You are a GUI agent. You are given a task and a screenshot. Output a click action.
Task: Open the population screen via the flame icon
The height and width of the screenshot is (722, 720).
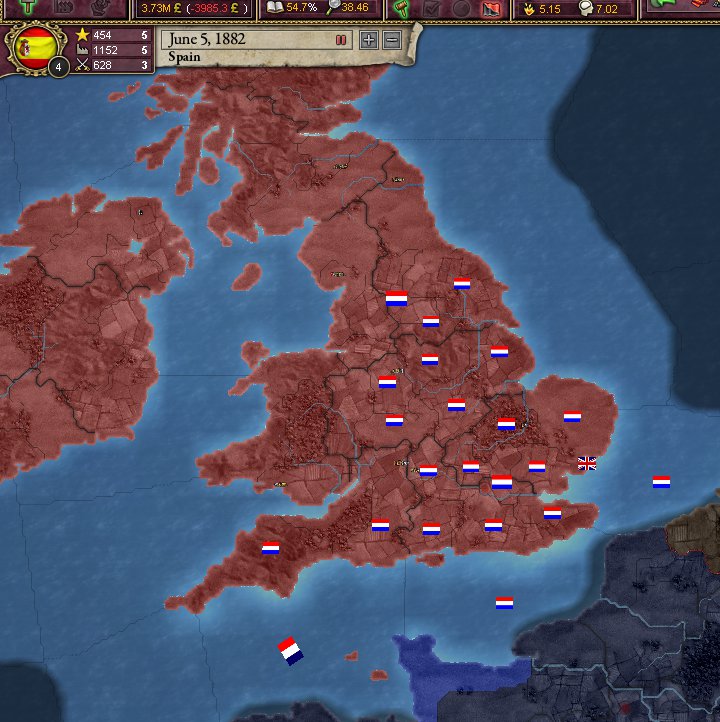[x=527, y=8]
